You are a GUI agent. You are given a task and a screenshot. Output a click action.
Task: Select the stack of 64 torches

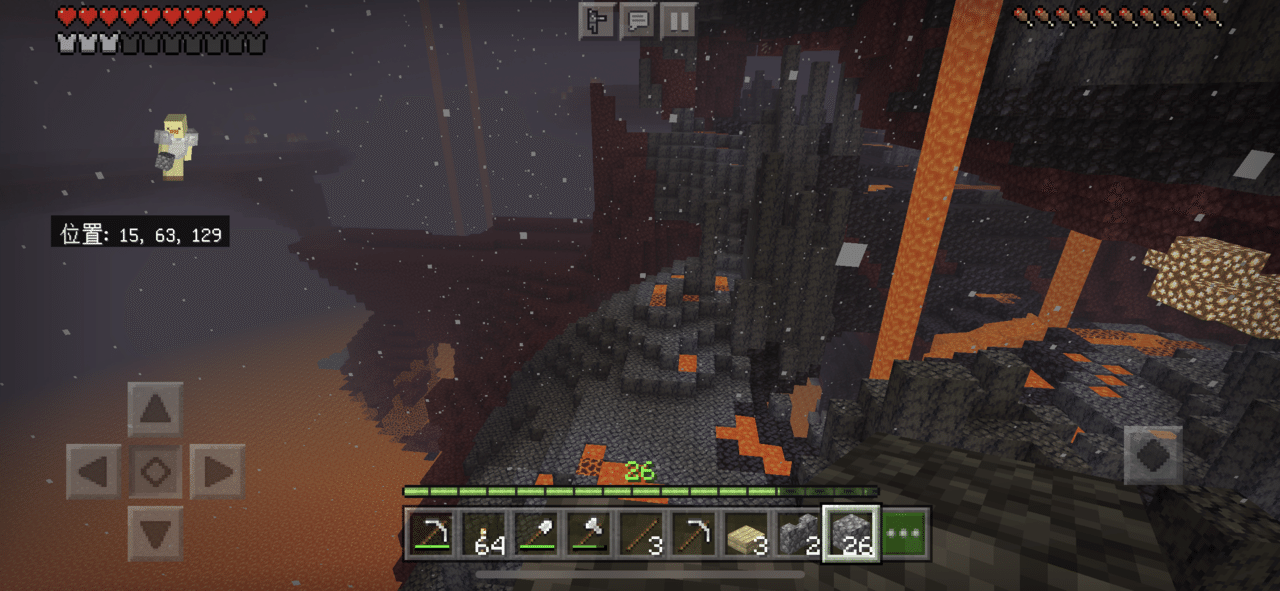coord(486,534)
